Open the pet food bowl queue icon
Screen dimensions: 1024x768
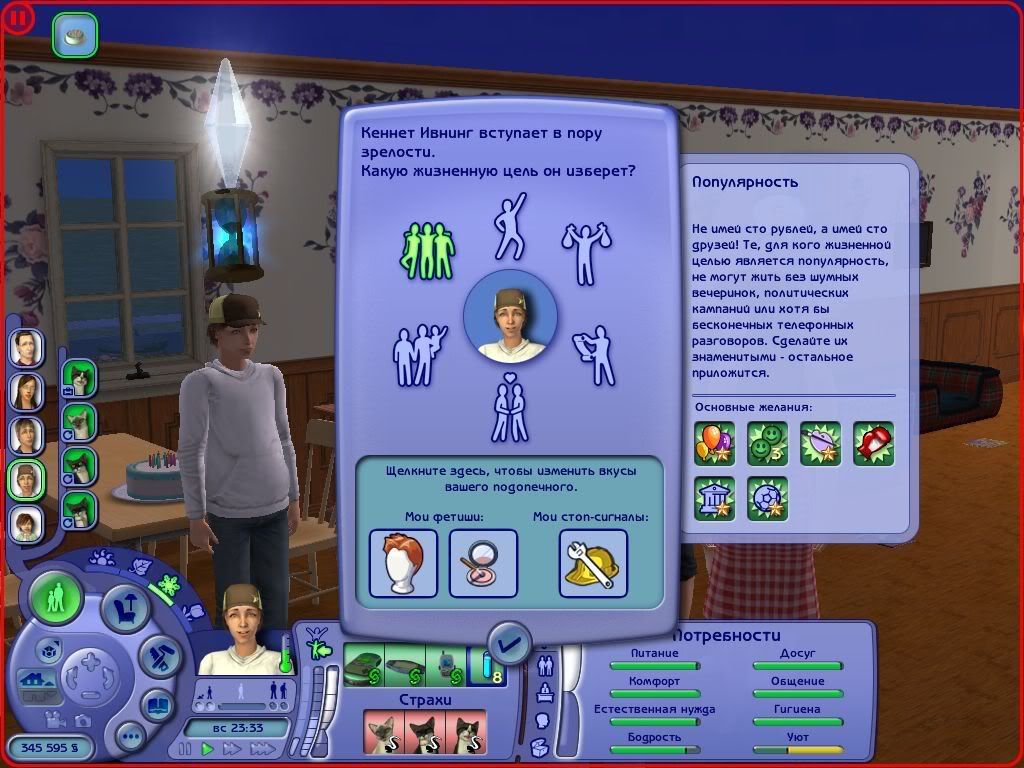pos(75,35)
